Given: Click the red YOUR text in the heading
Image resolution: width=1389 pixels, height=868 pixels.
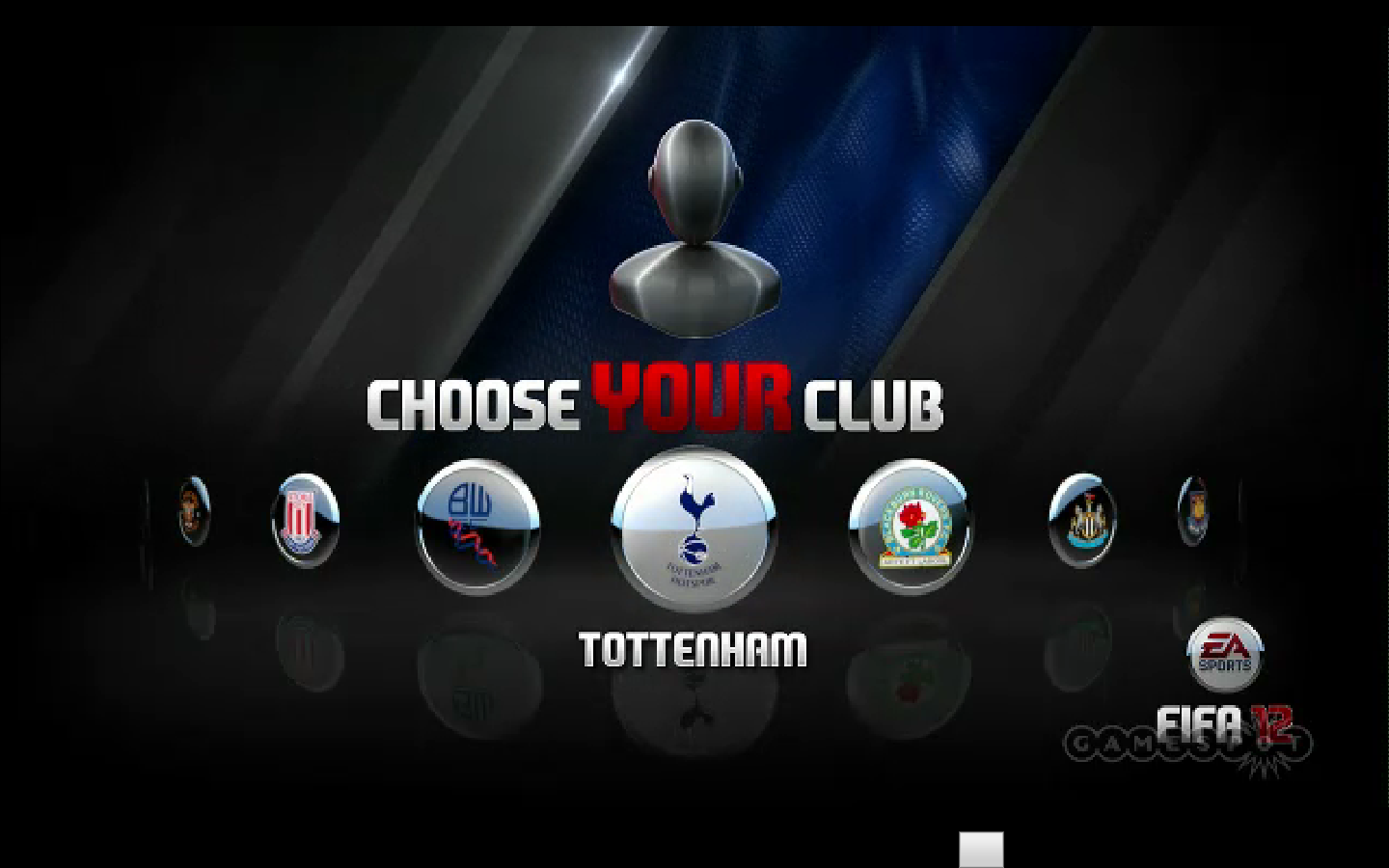Looking at the screenshot, I should point(692,398).
